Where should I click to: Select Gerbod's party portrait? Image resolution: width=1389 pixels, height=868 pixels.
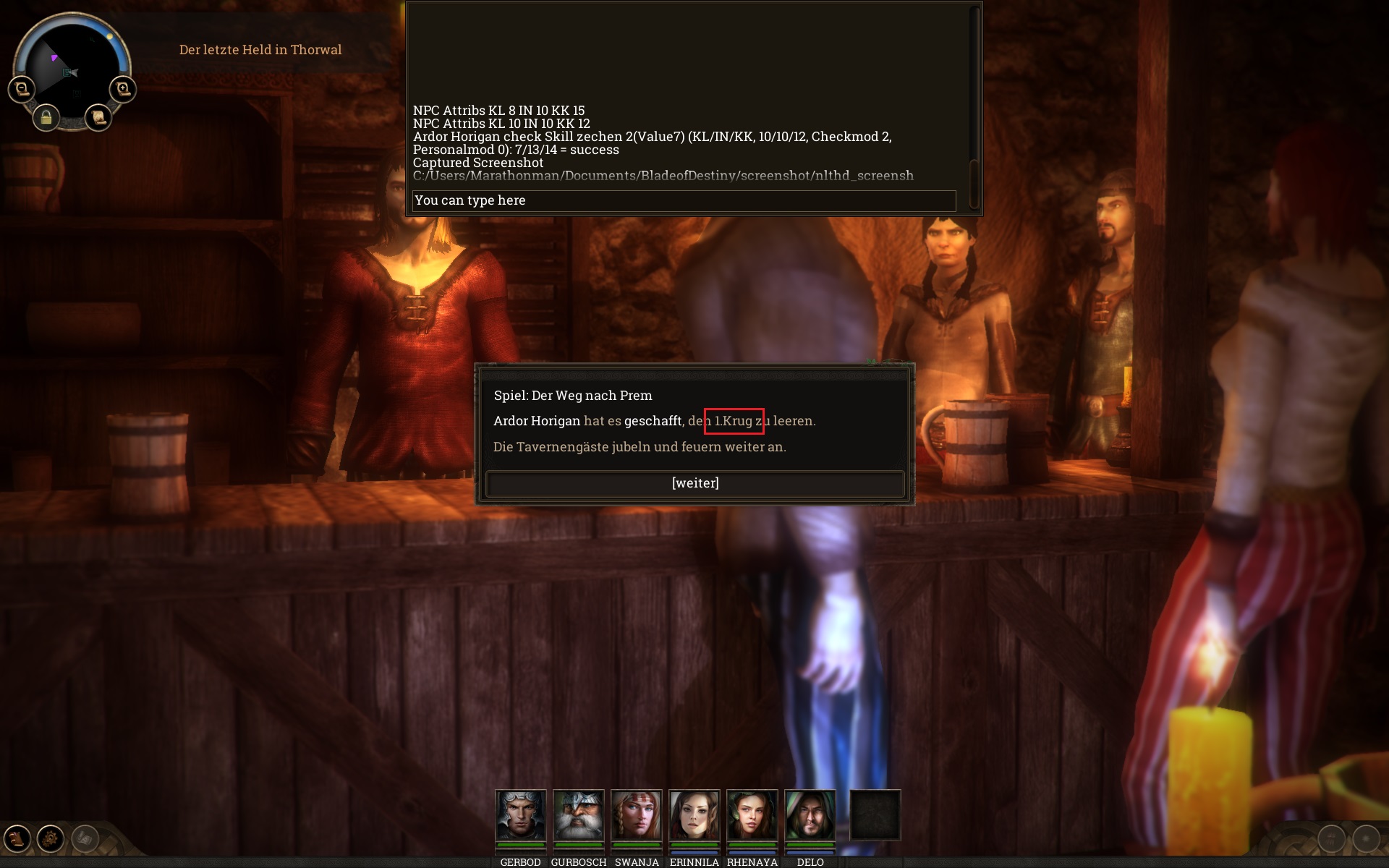click(520, 815)
